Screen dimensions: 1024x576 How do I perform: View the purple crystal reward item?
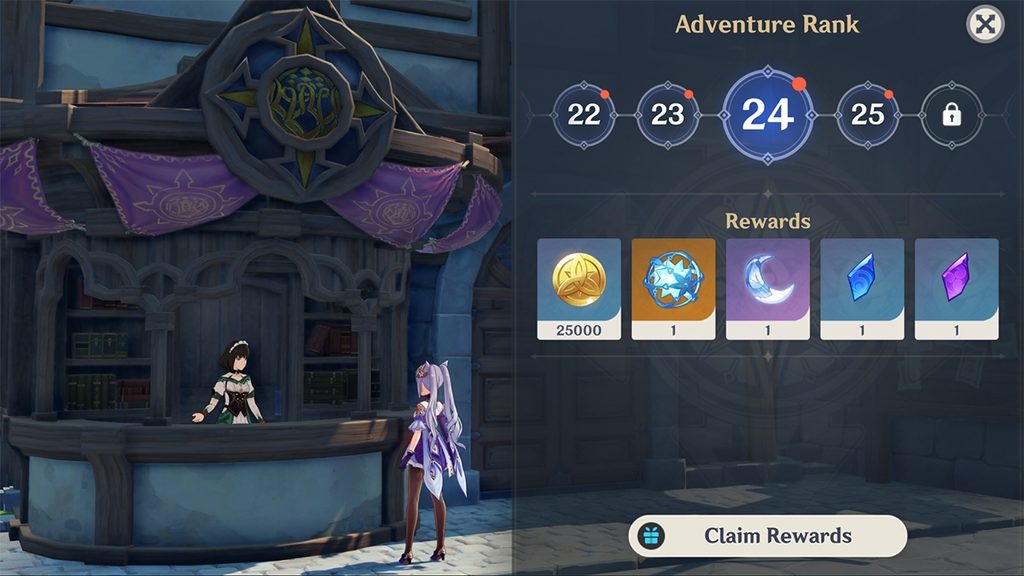(956, 288)
